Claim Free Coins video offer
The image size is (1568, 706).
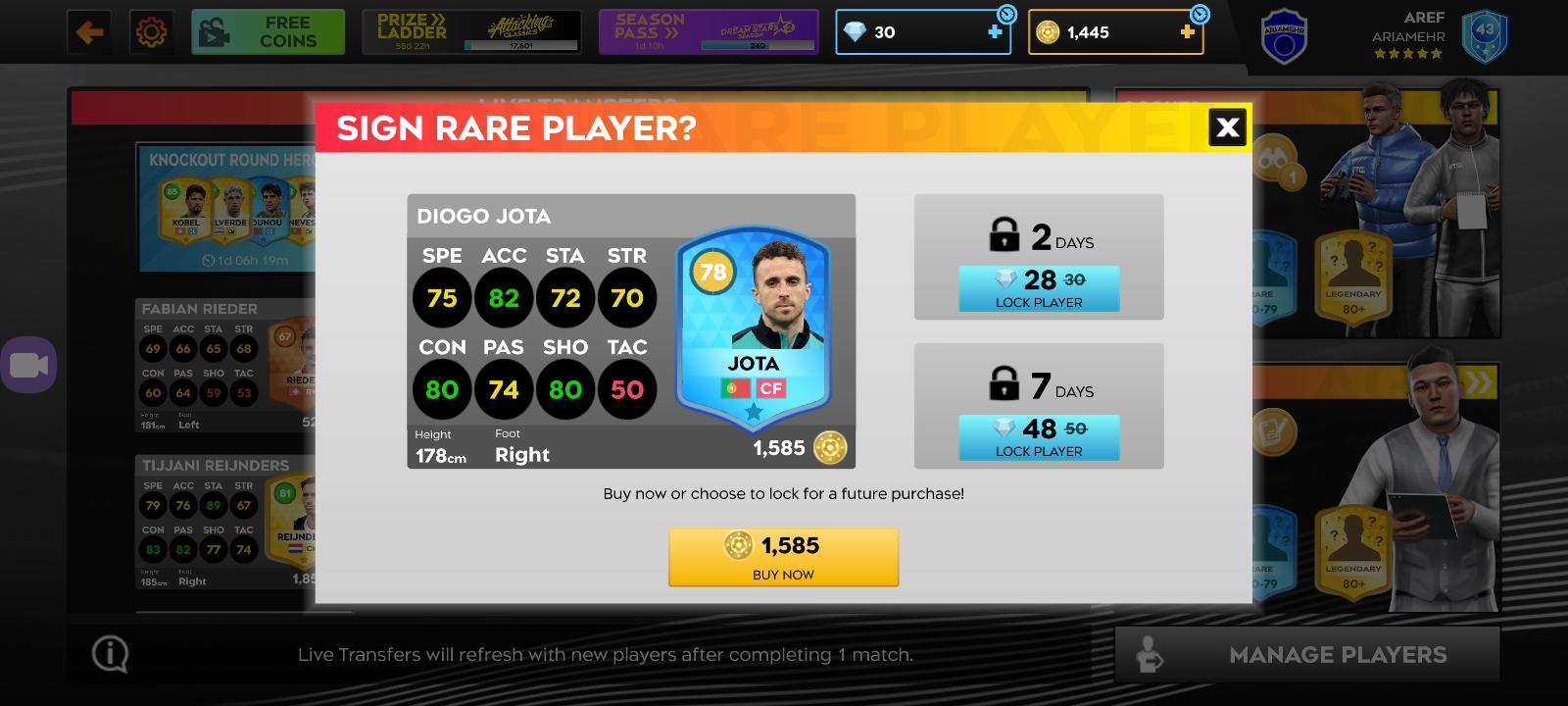[x=268, y=32]
